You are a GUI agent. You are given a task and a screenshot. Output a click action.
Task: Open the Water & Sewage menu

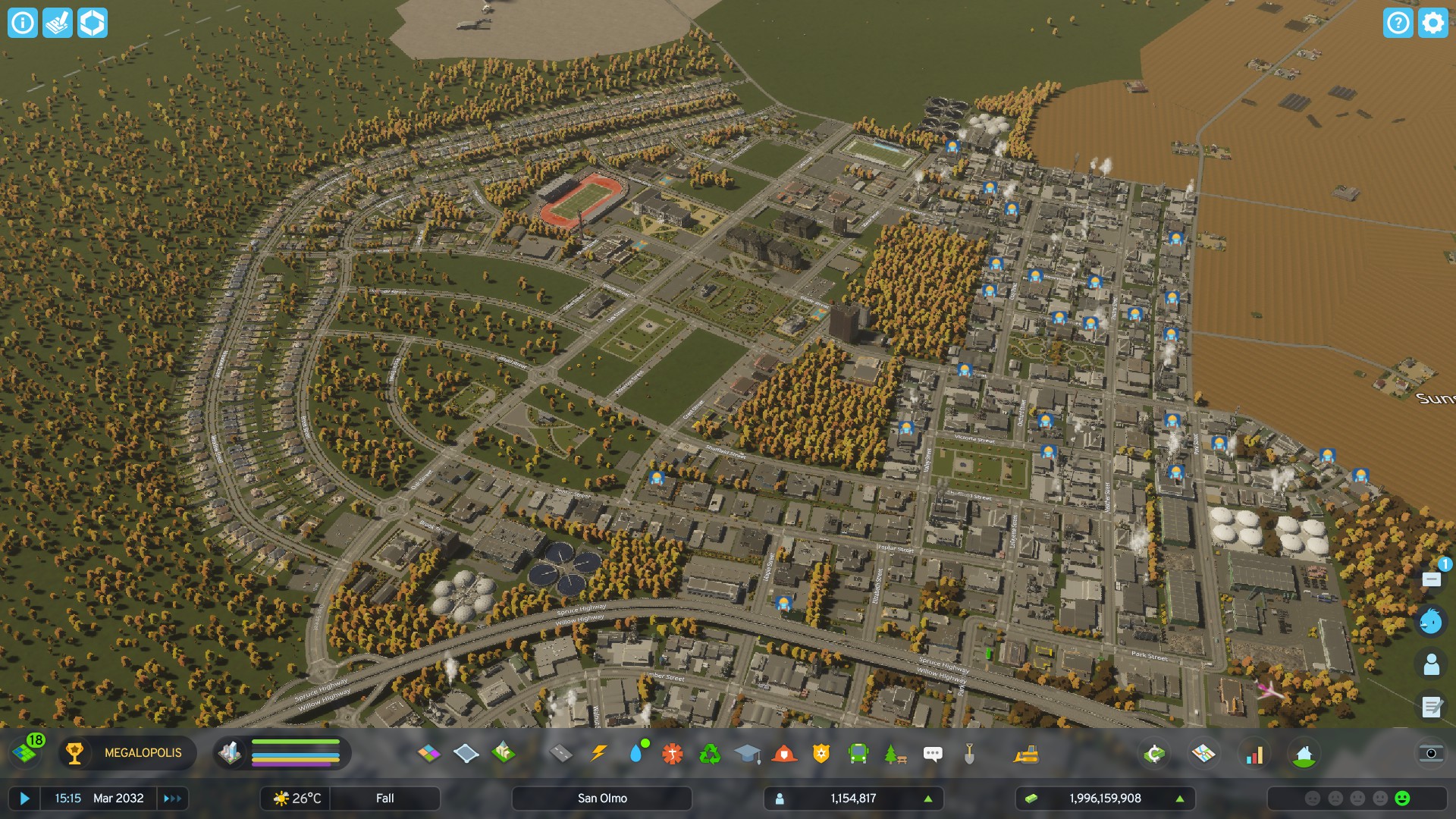(x=639, y=754)
